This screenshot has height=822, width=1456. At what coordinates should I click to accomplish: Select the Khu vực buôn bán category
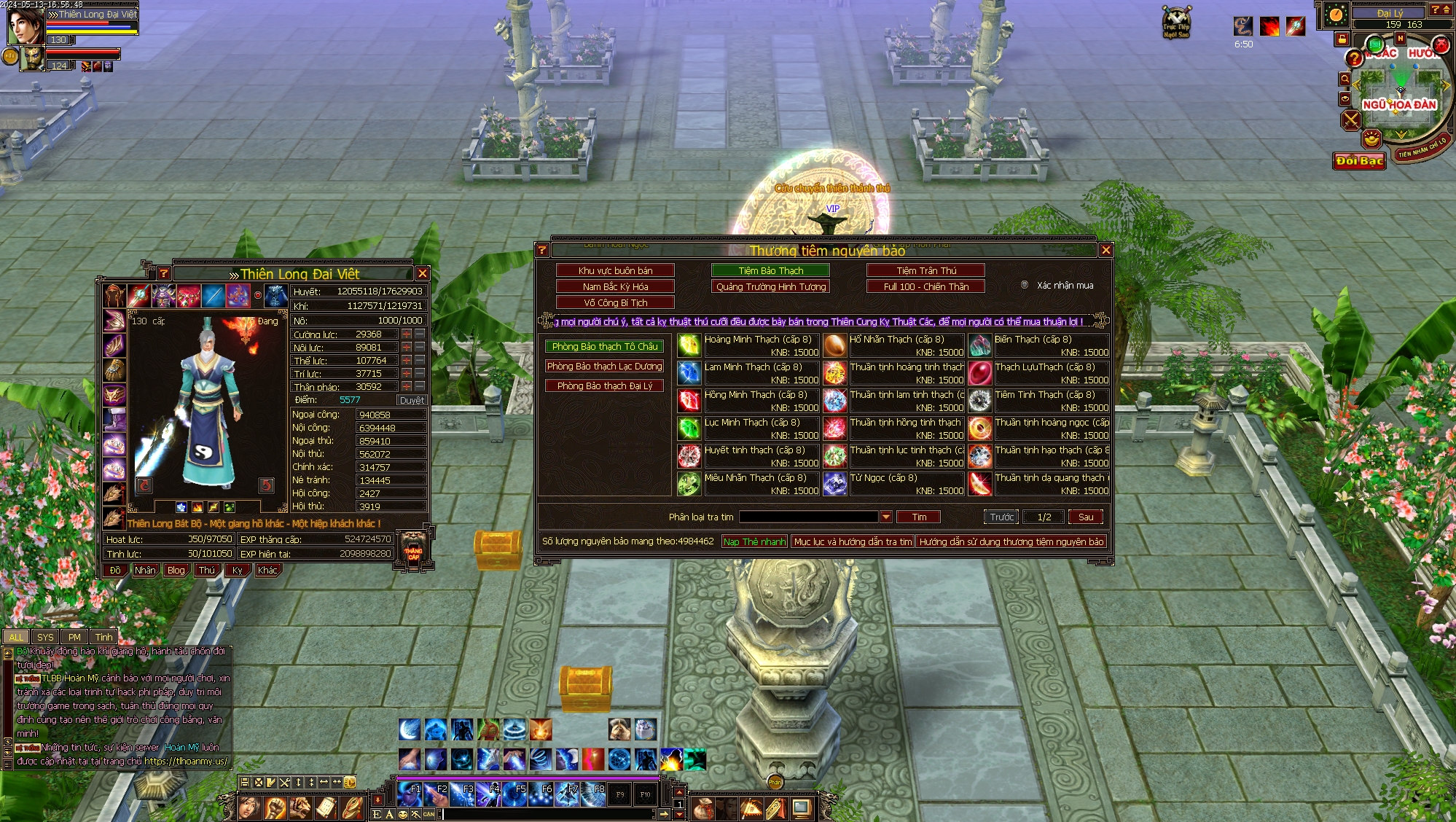click(615, 270)
